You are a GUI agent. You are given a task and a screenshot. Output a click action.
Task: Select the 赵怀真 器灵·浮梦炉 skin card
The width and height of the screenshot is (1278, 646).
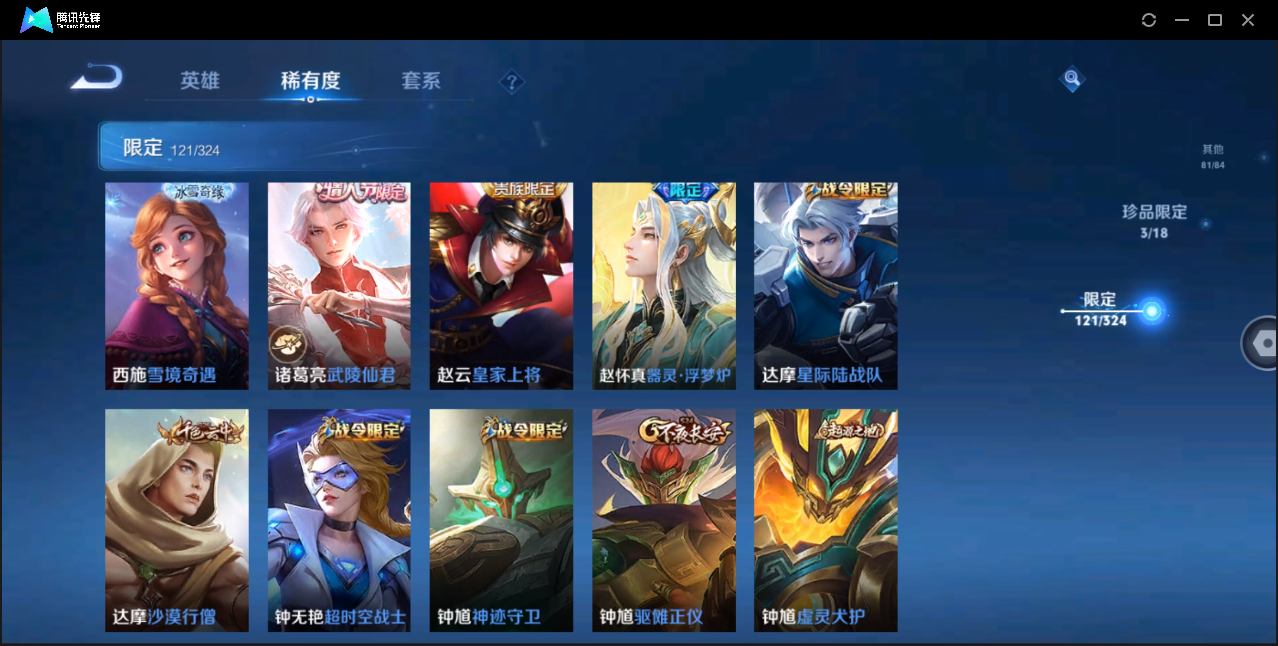click(663, 286)
